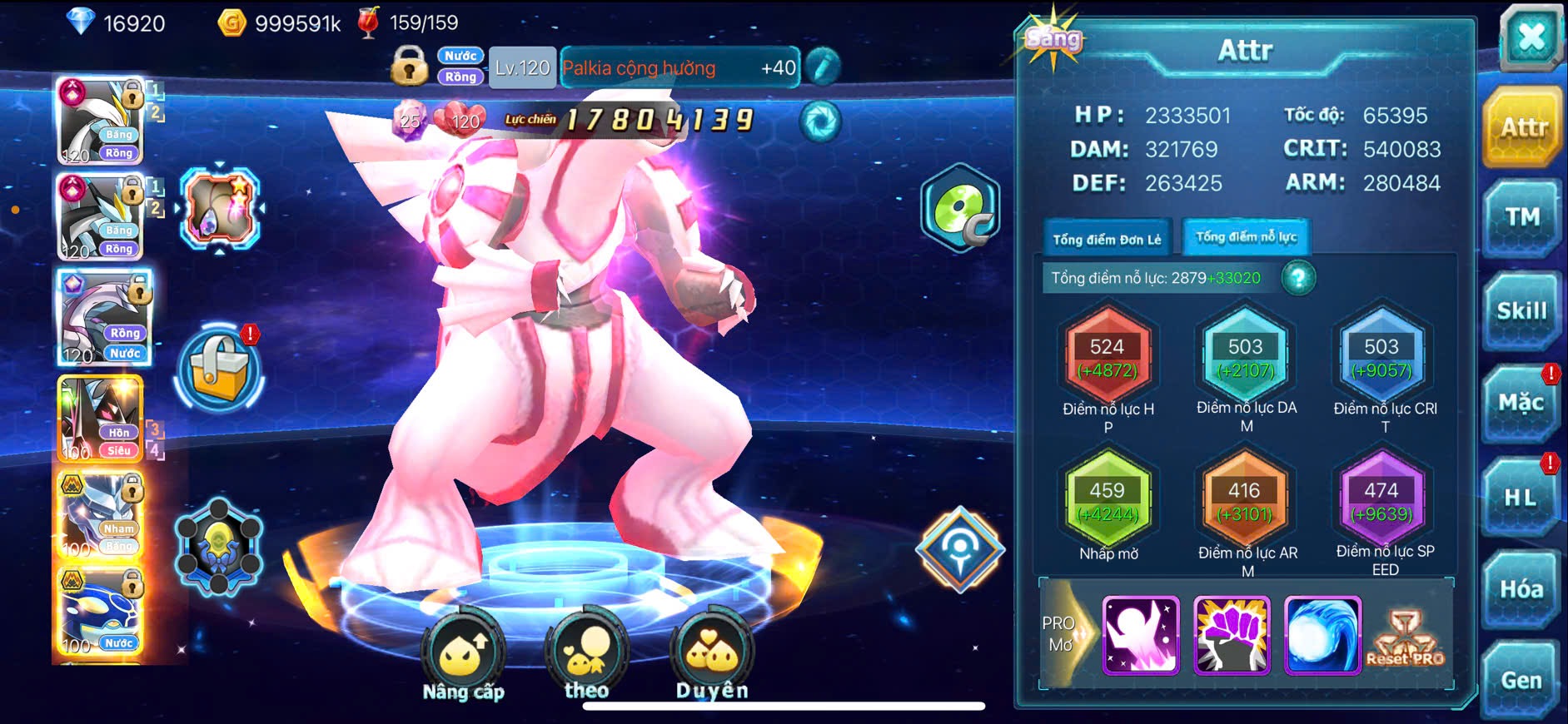
Task: Close the attribute panel with the X button
Action: coord(1531,38)
